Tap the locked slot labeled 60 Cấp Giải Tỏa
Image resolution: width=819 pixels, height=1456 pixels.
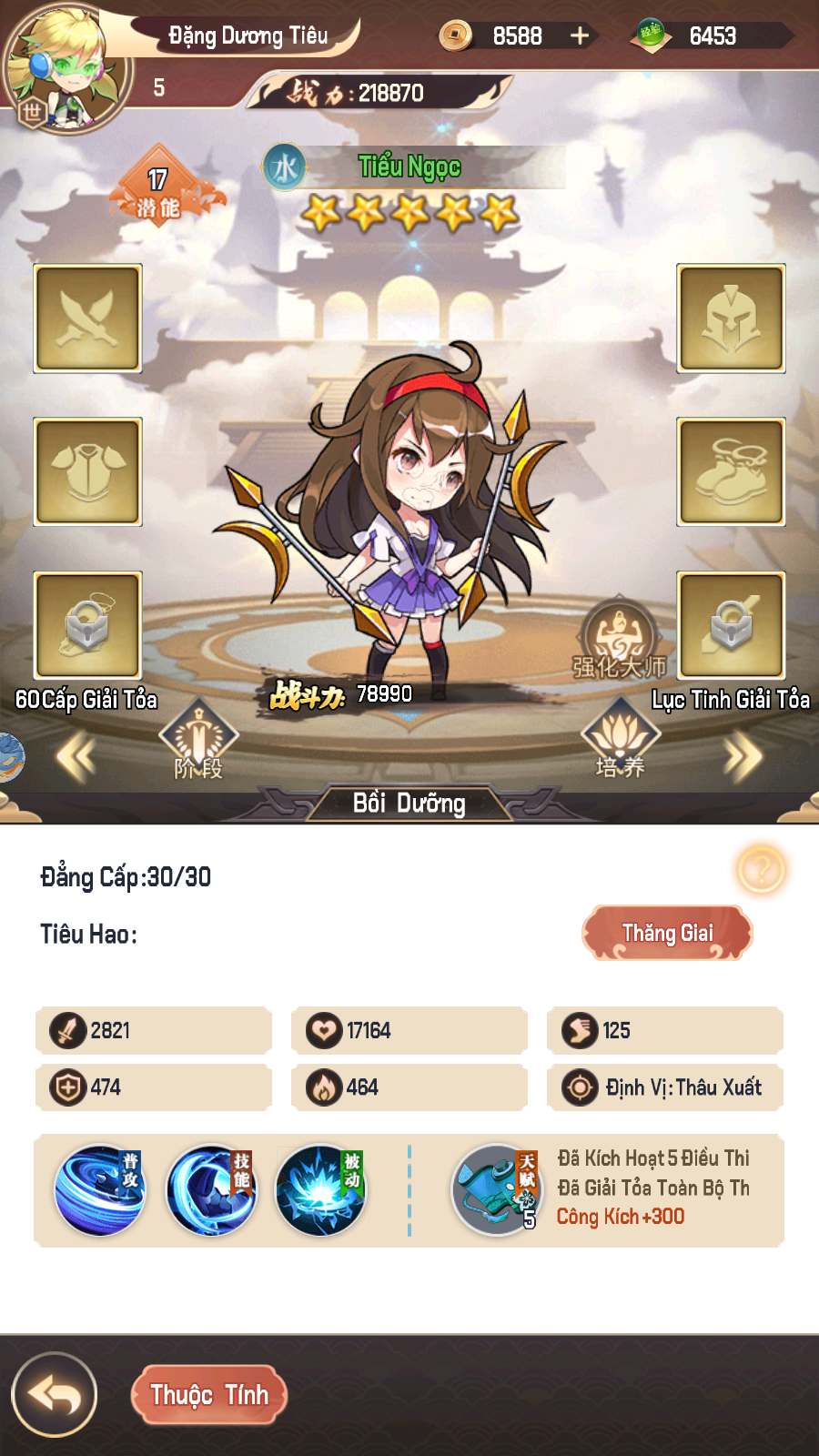point(87,625)
